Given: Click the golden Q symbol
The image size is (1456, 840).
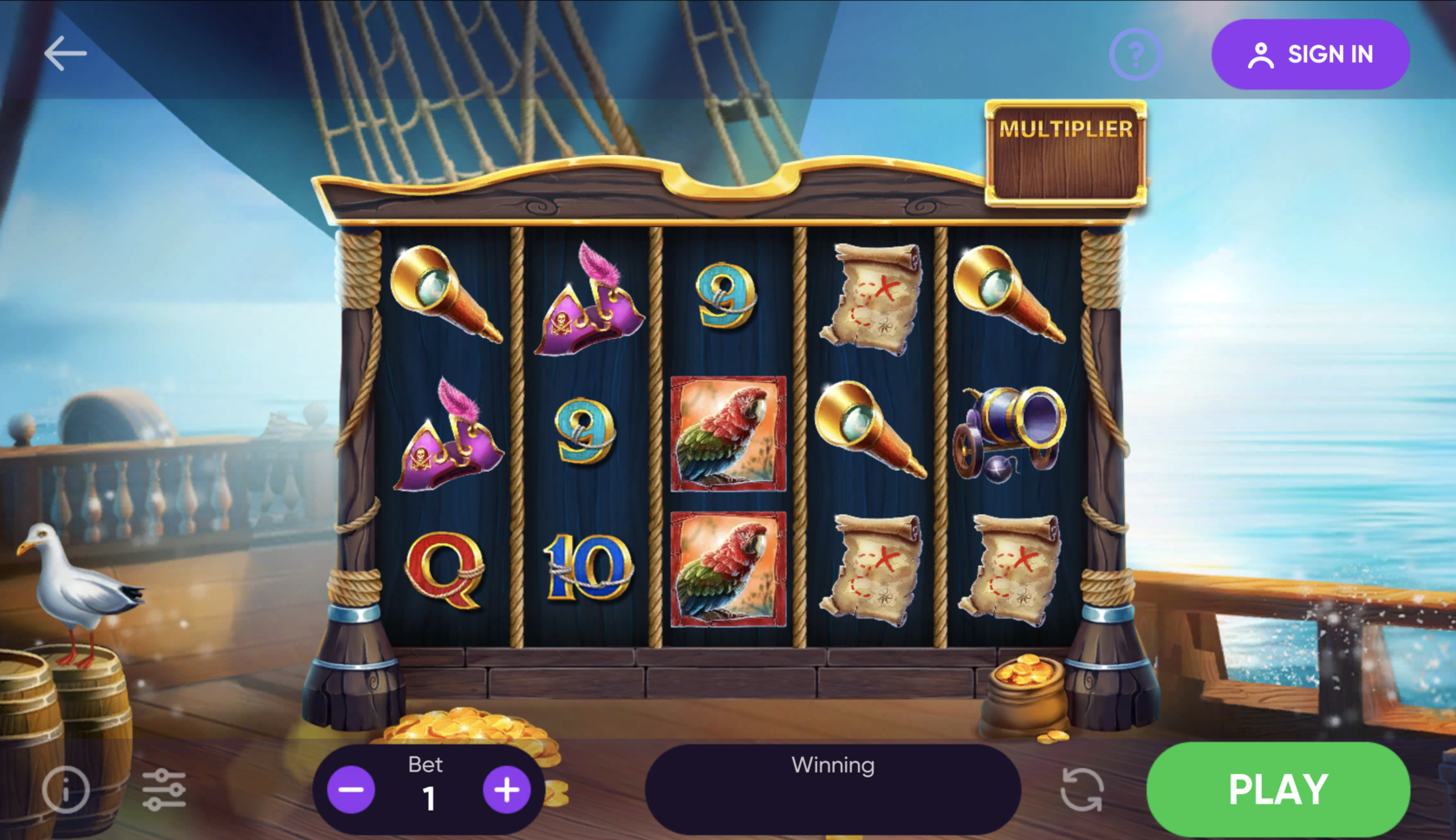Looking at the screenshot, I should [446, 572].
